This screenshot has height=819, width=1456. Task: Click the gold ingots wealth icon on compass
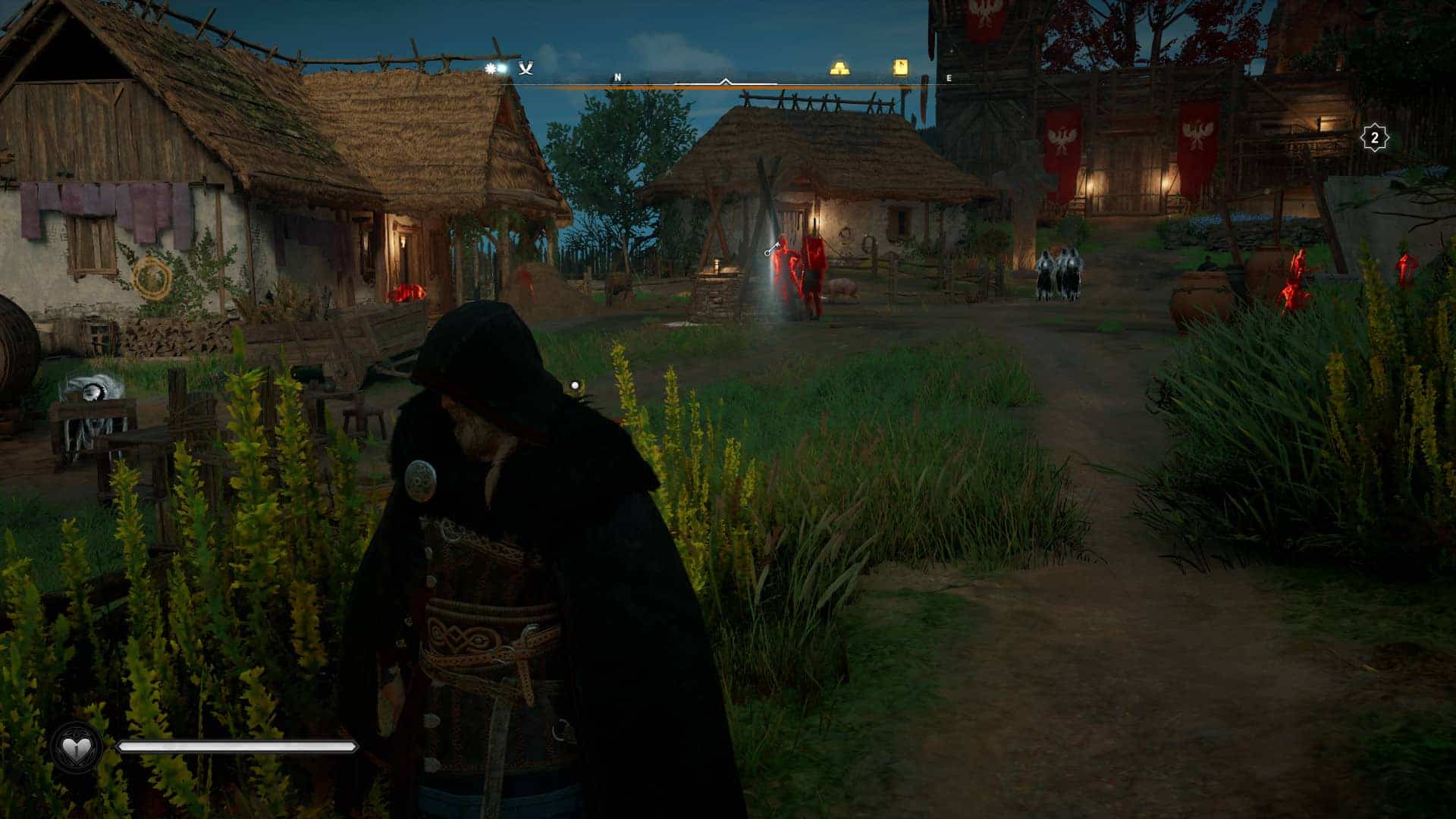840,67
